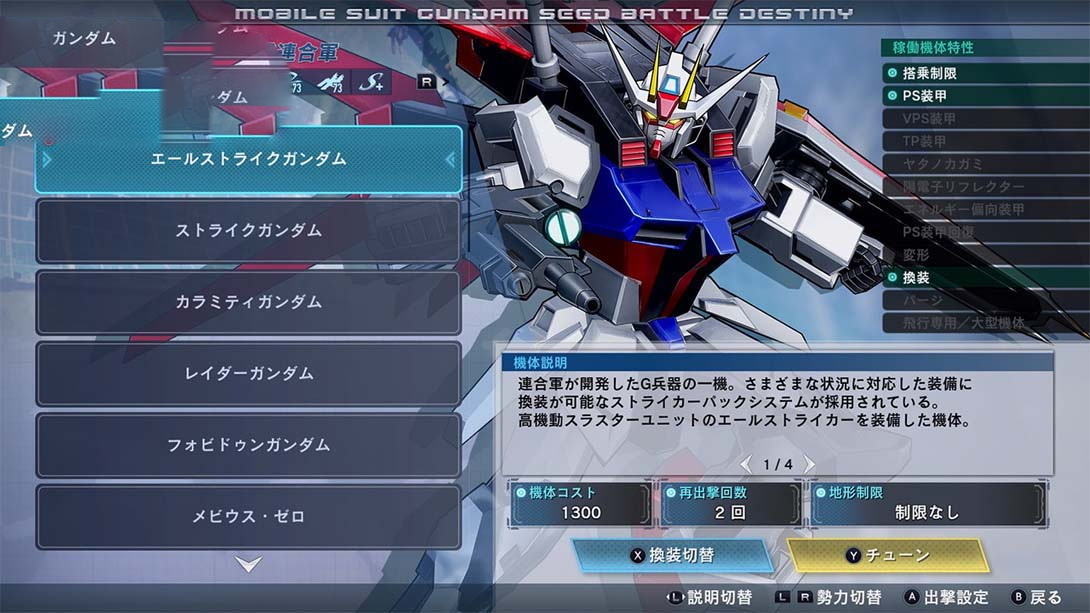
Task: Click the 換装切替 button
Action: click(x=673, y=556)
